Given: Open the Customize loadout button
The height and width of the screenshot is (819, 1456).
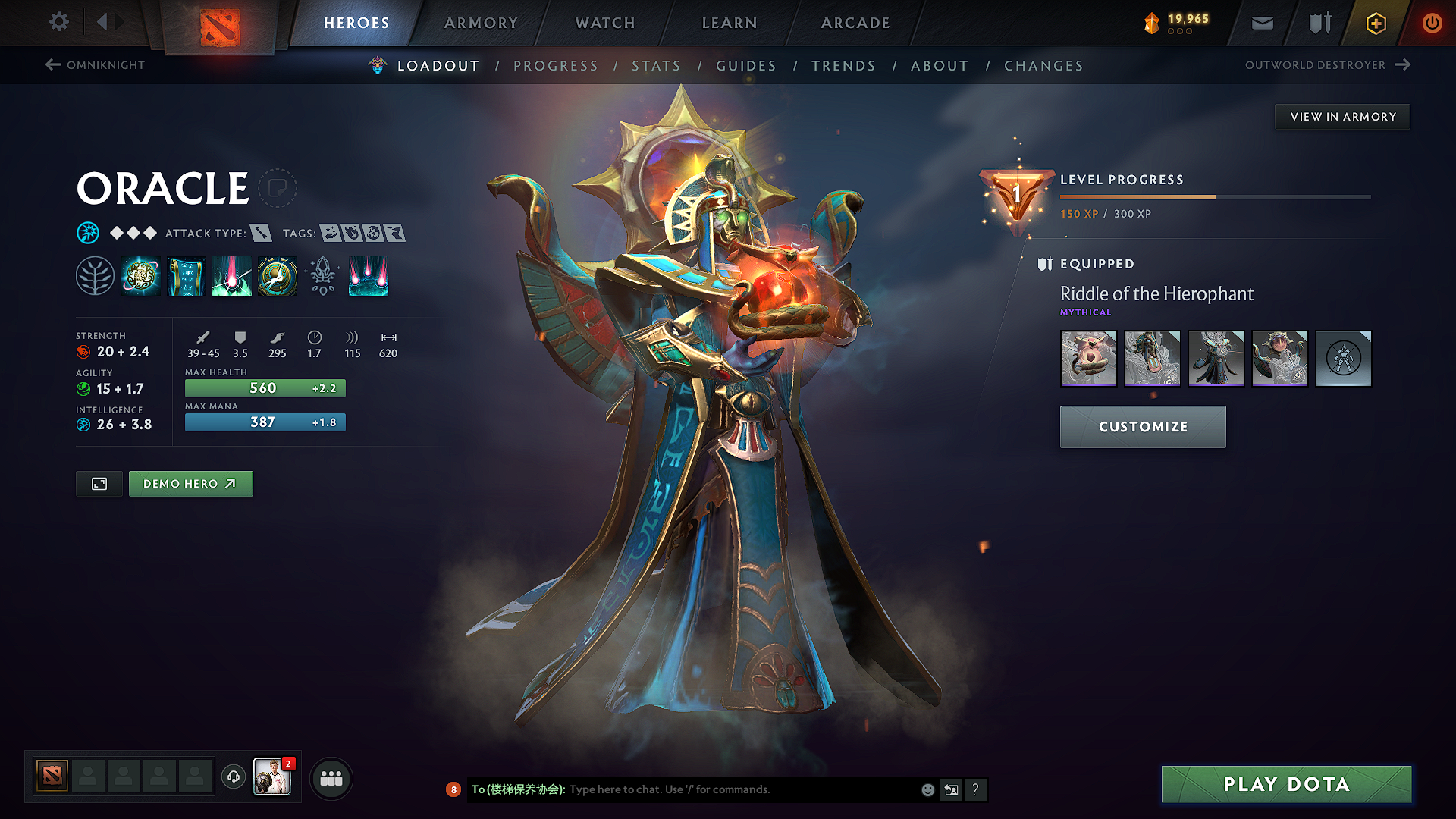Looking at the screenshot, I should [x=1143, y=427].
